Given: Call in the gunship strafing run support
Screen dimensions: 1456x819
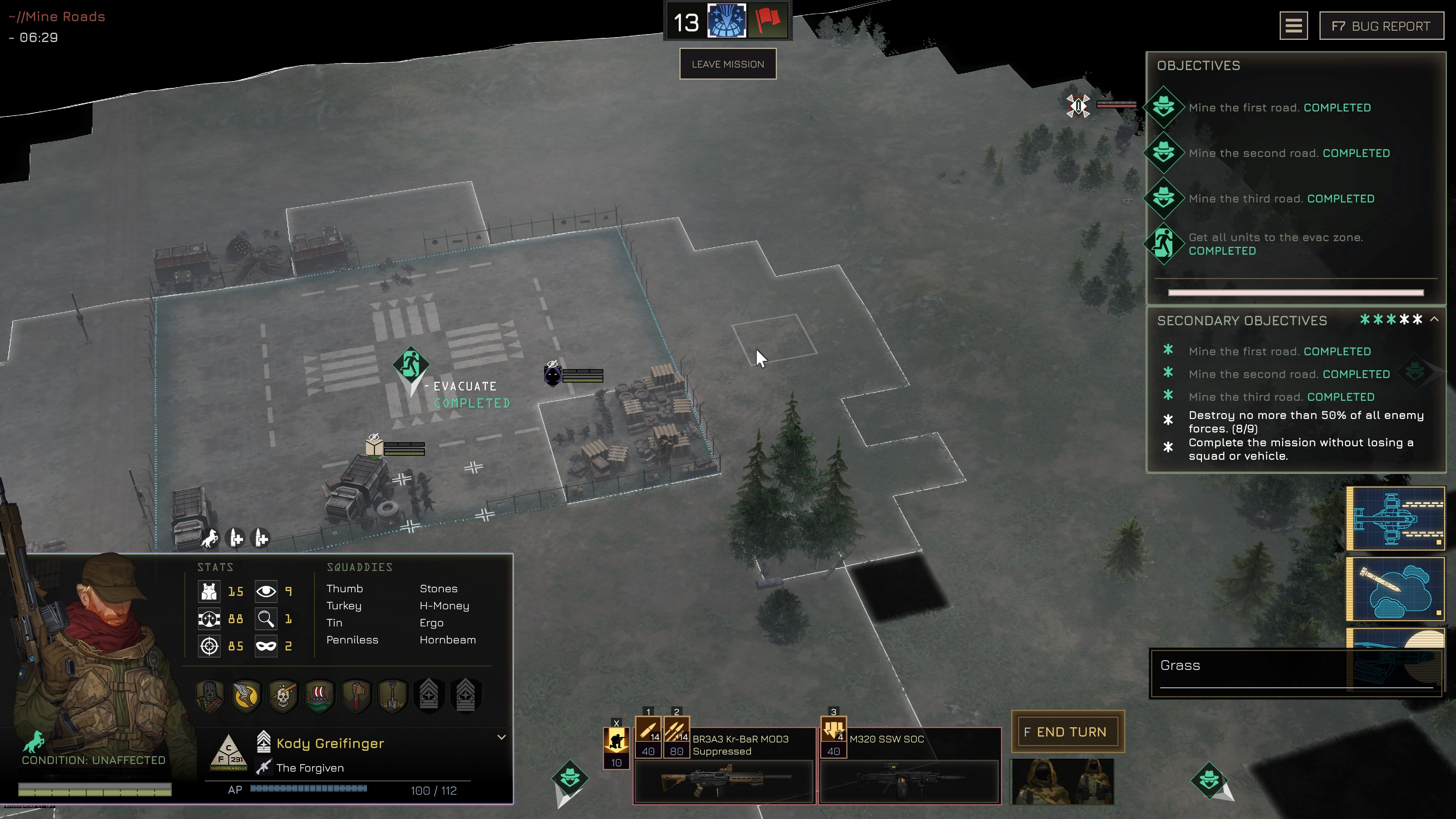Looking at the screenshot, I should point(1395,518).
